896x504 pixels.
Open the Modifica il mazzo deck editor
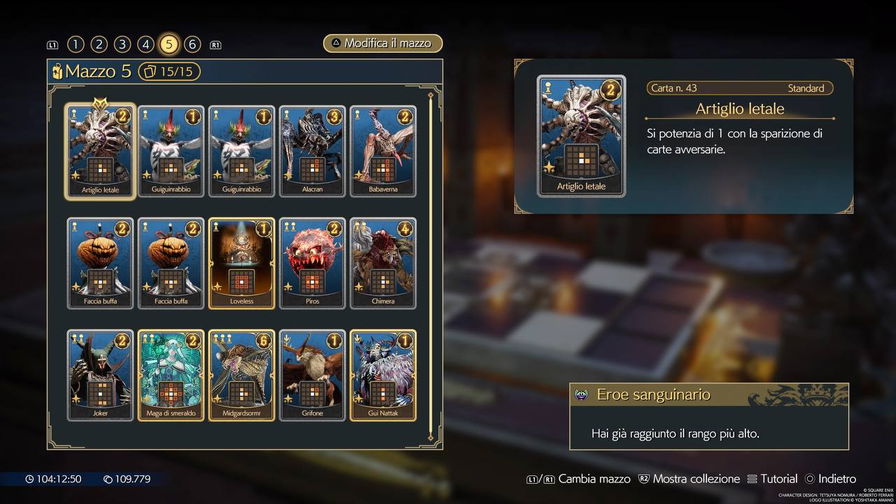pyautogui.click(x=382, y=44)
